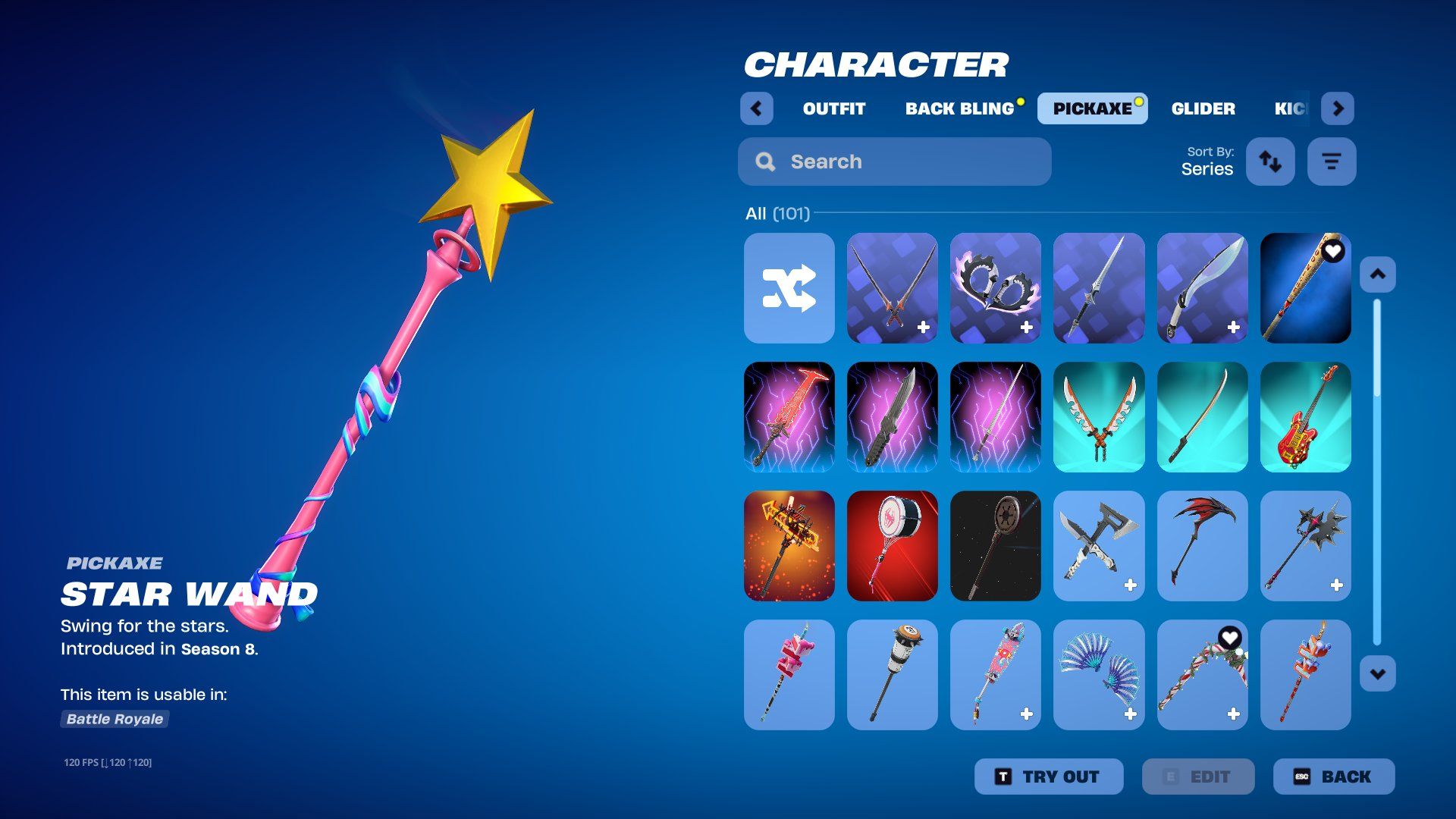The image size is (1456, 819).
Task: Click the pickaxe Search field
Action: click(x=895, y=162)
